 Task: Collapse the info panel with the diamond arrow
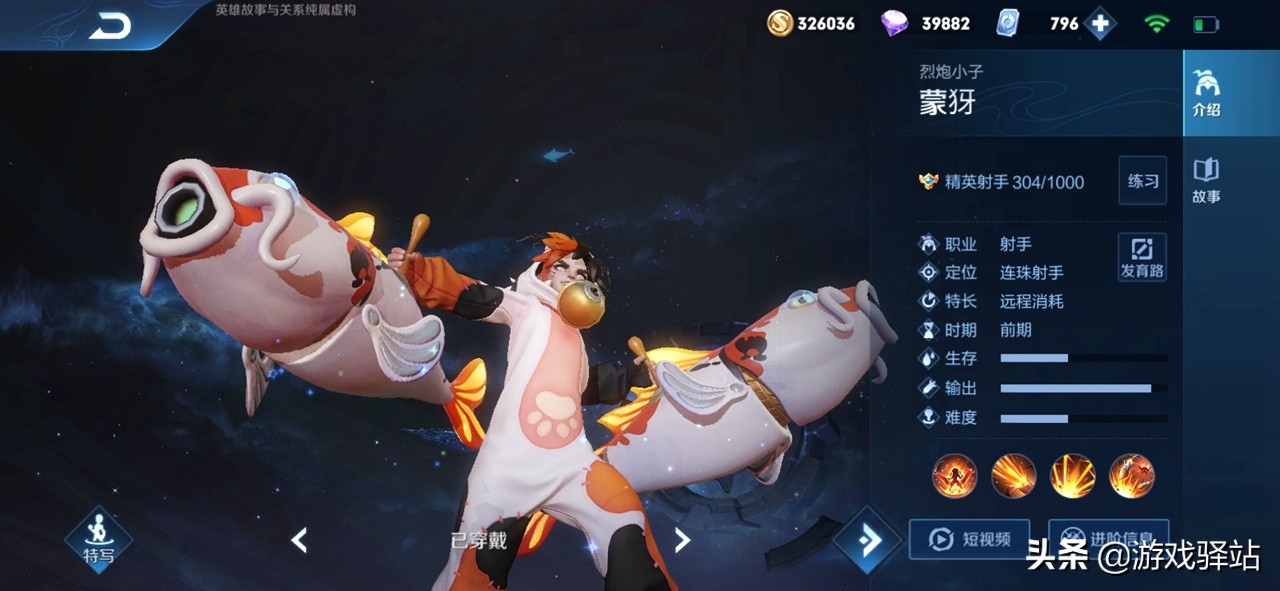(x=868, y=541)
